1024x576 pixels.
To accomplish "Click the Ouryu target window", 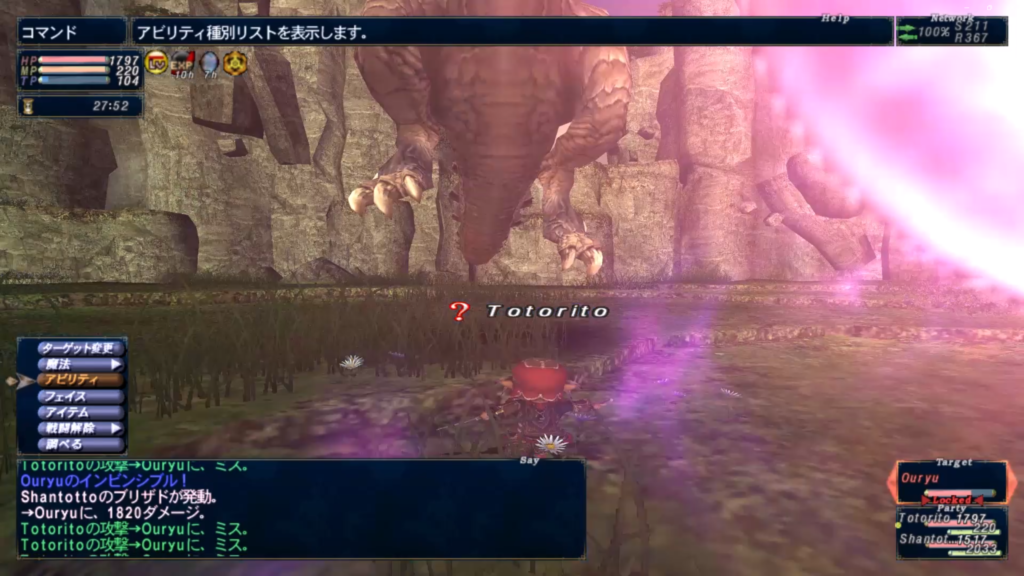I will point(949,481).
